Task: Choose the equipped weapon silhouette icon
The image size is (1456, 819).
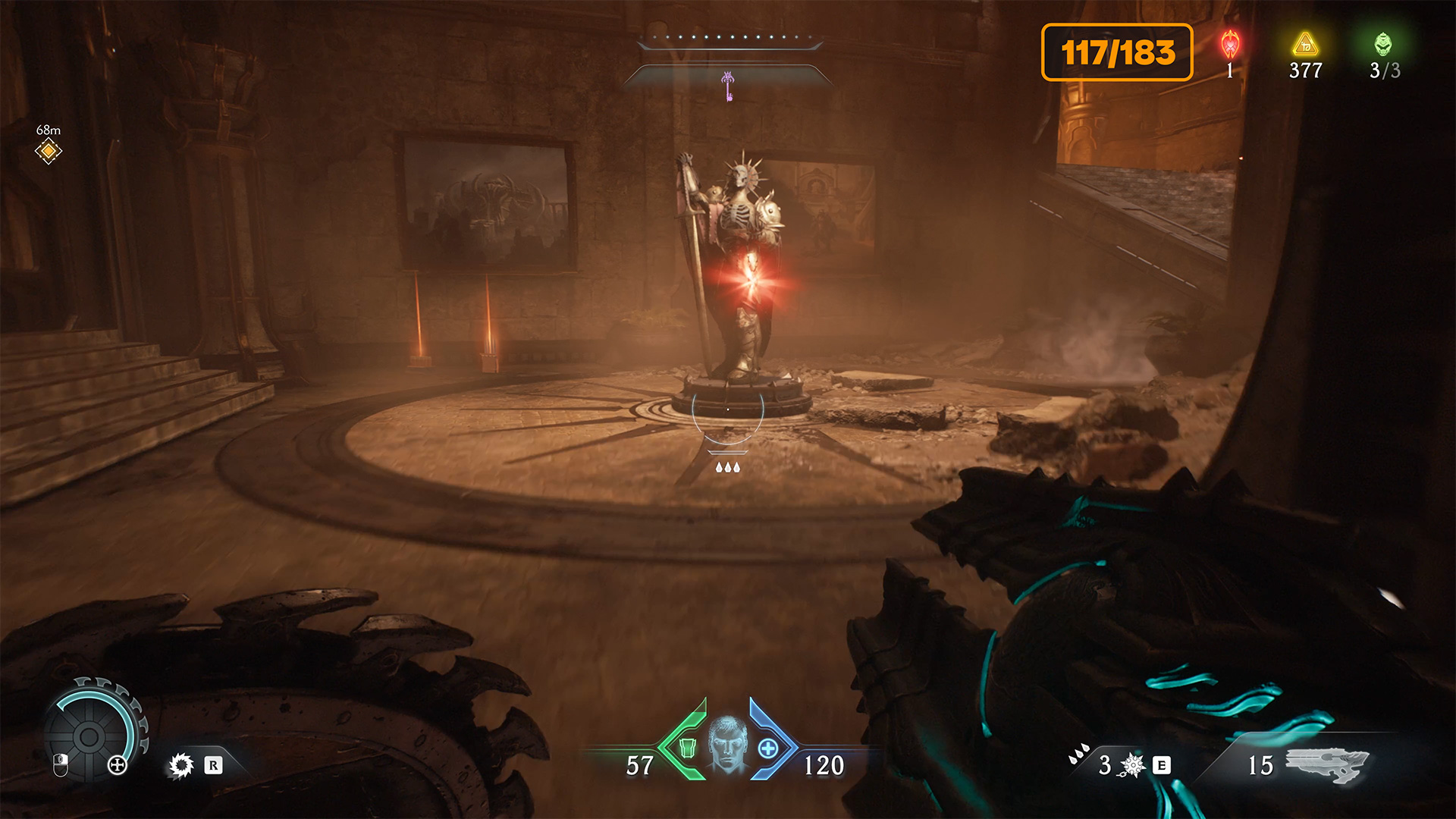Action: tap(1327, 764)
